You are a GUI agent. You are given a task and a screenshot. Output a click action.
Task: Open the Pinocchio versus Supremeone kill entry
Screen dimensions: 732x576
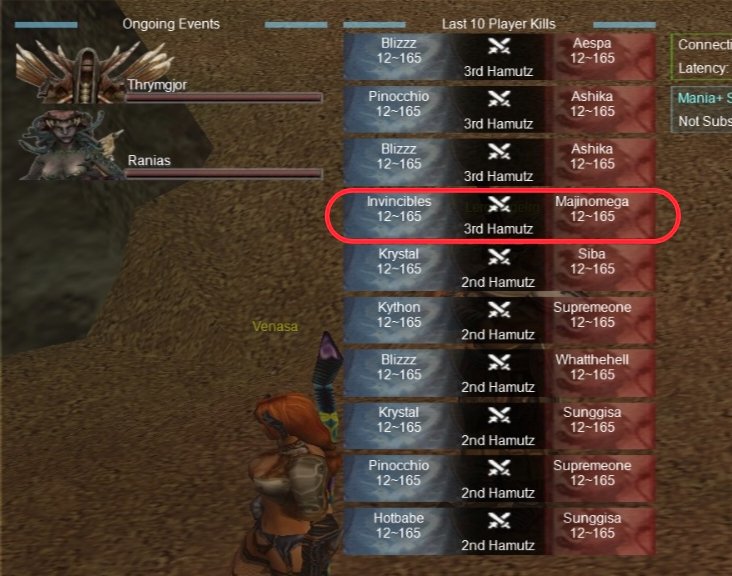point(499,479)
